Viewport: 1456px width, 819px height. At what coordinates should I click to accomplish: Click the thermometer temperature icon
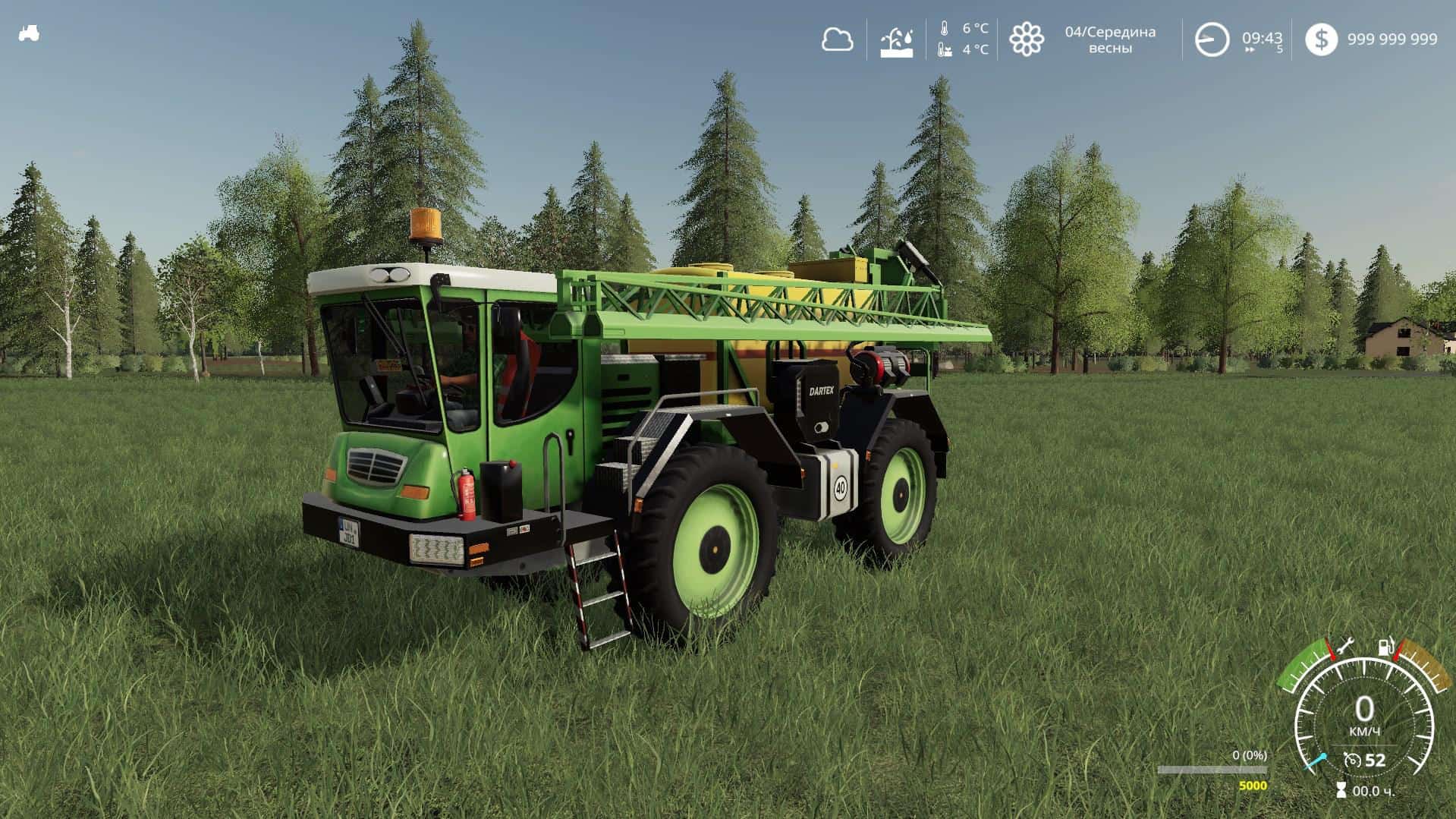(x=945, y=30)
